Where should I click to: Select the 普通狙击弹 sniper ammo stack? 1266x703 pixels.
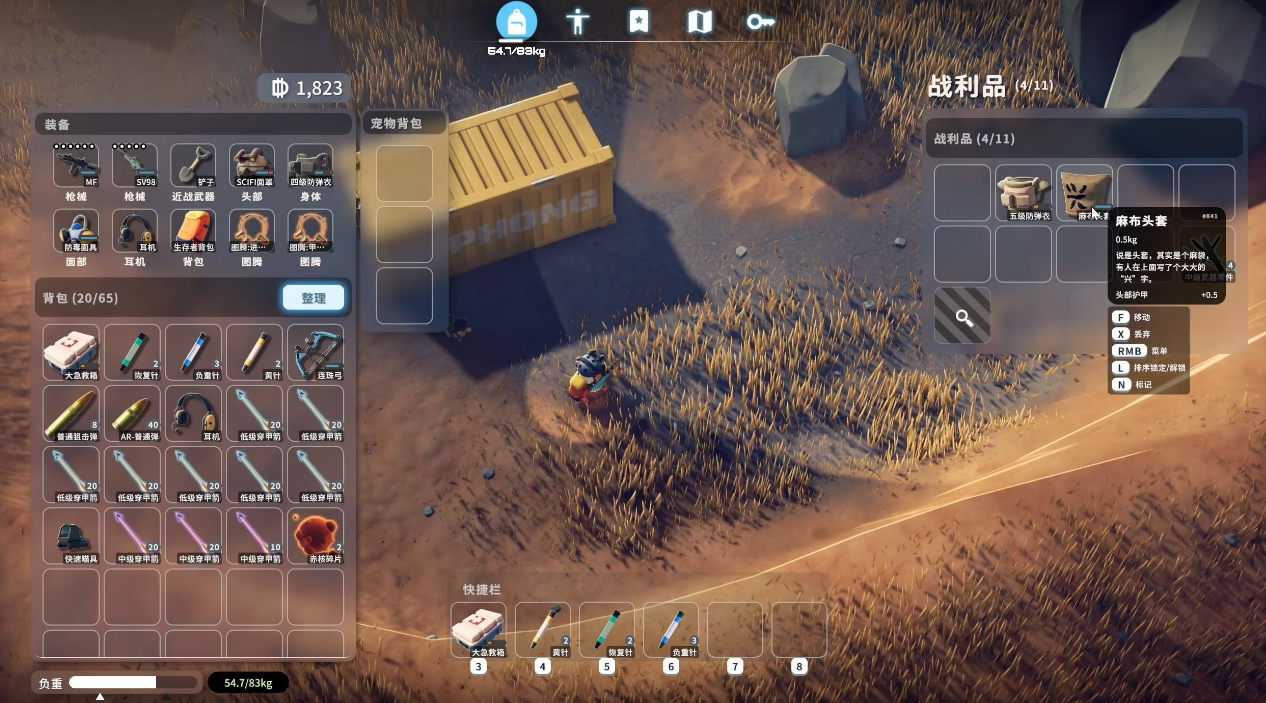71,413
